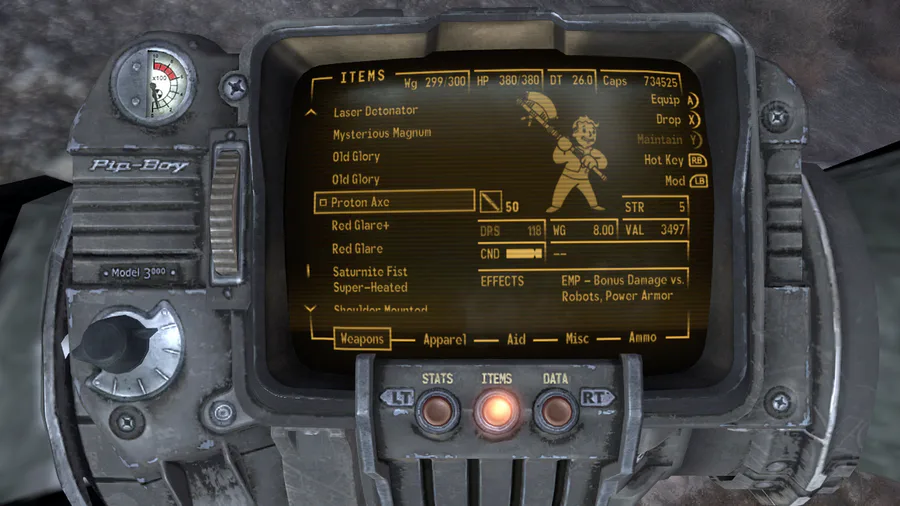
Task: Click the STATS Pip-Boy button
Action: pyautogui.click(x=438, y=409)
